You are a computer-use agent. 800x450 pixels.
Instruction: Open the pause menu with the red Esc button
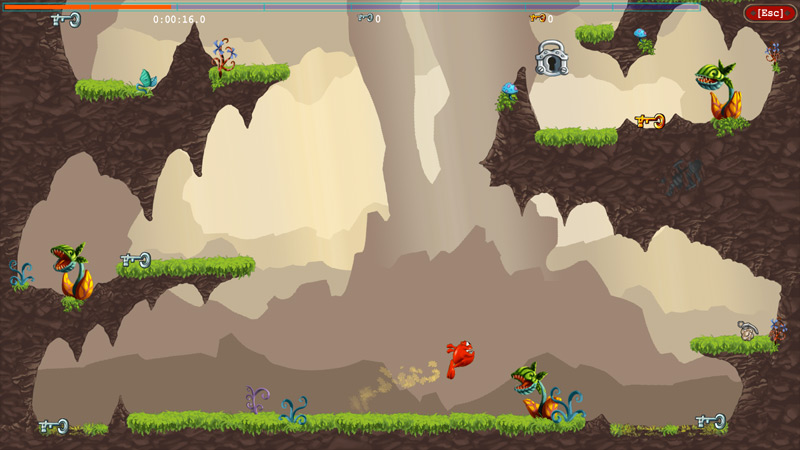tap(770, 13)
